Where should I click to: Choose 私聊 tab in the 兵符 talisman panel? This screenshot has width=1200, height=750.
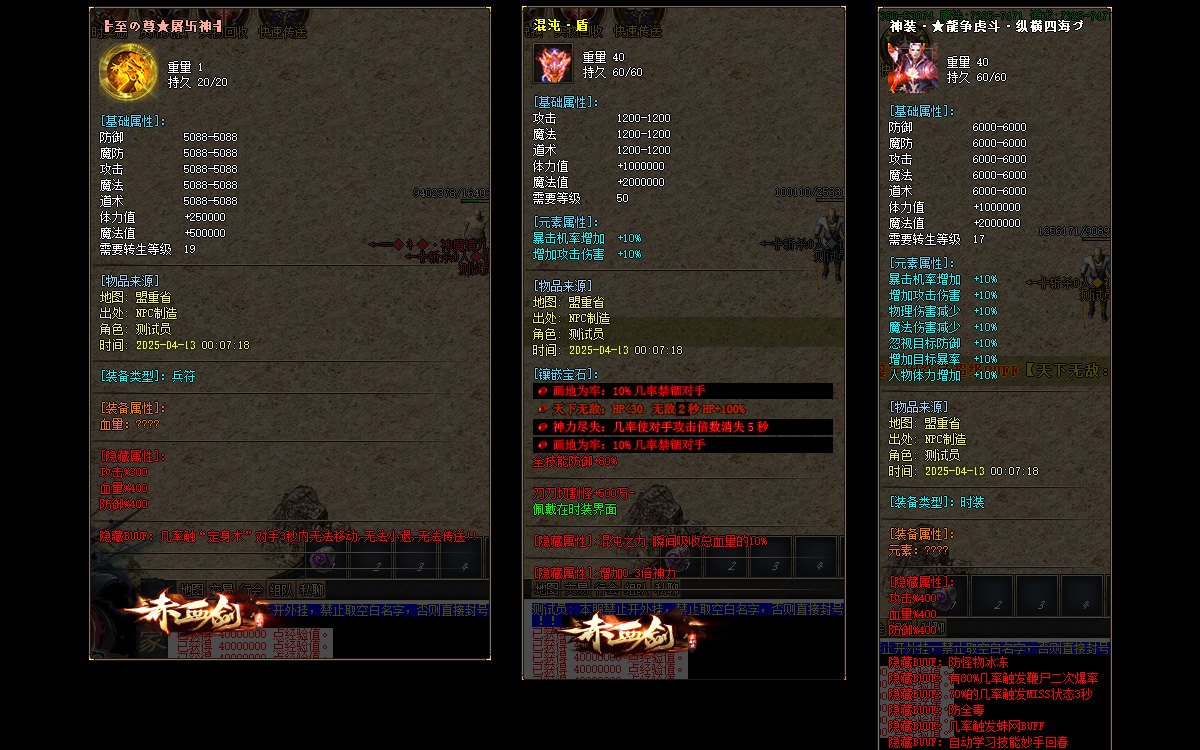312,589
